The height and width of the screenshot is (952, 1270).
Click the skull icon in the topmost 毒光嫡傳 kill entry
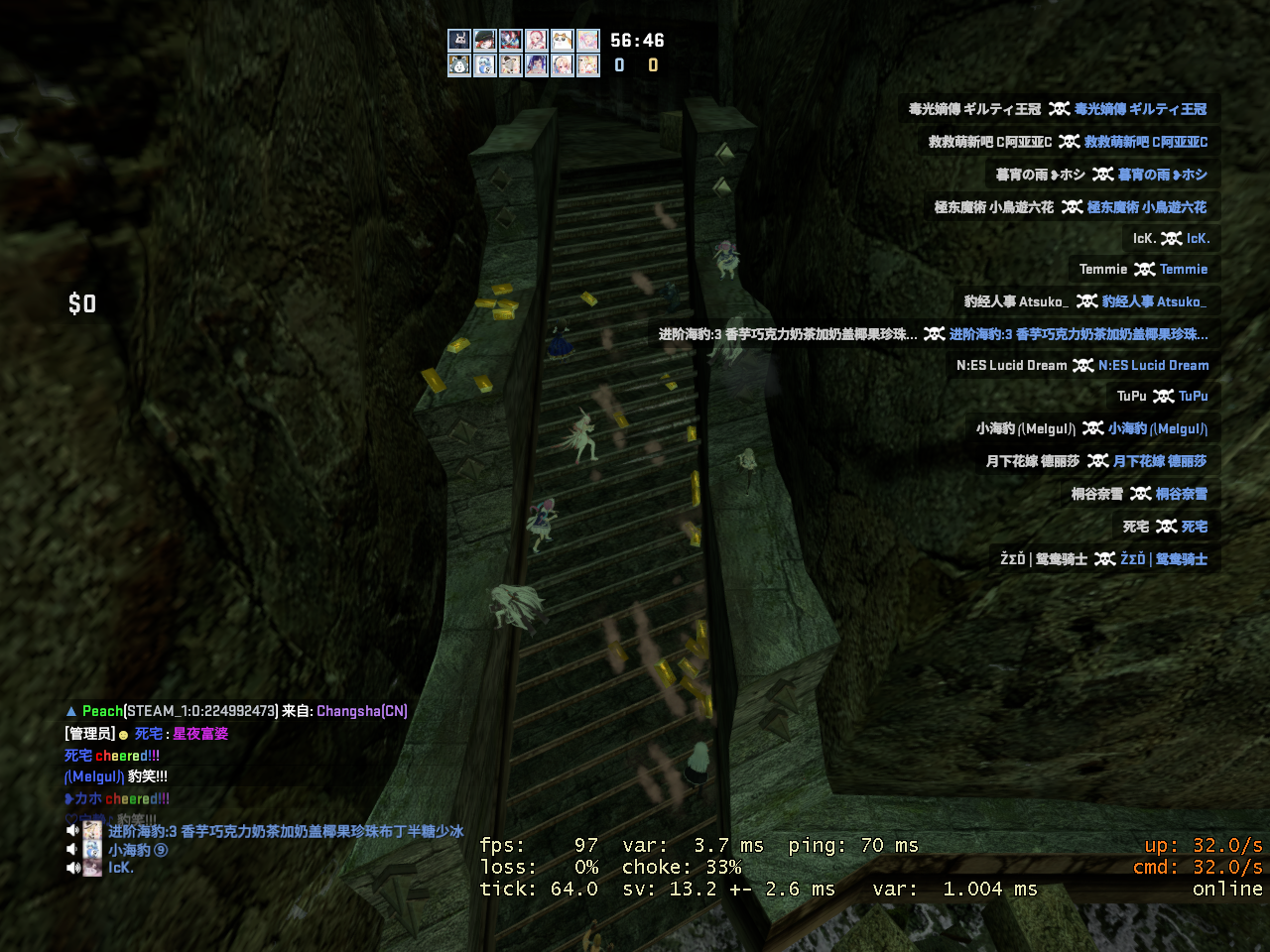click(1059, 109)
